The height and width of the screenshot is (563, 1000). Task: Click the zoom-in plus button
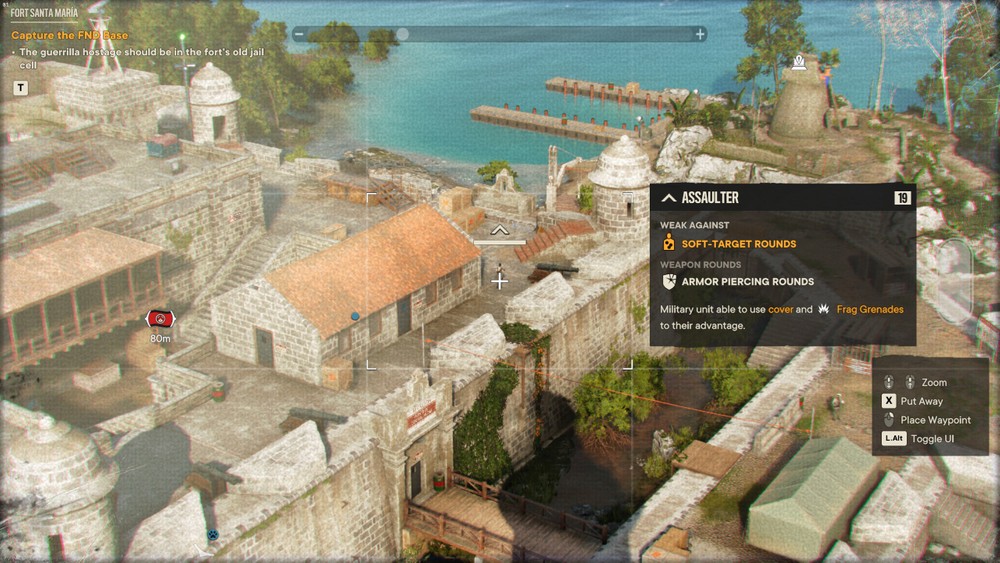tap(700, 34)
